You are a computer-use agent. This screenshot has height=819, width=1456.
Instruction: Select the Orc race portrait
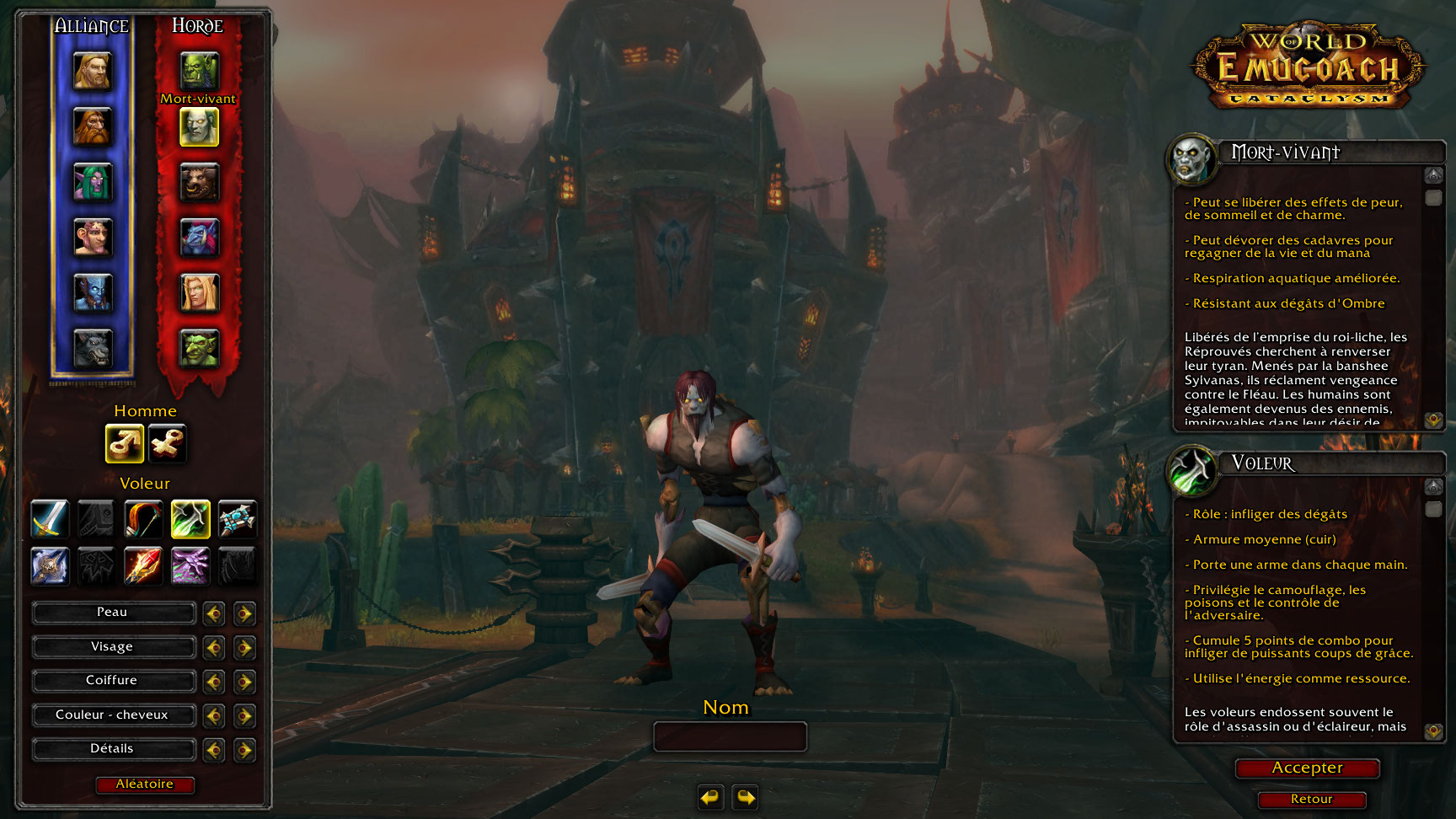click(x=199, y=71)
